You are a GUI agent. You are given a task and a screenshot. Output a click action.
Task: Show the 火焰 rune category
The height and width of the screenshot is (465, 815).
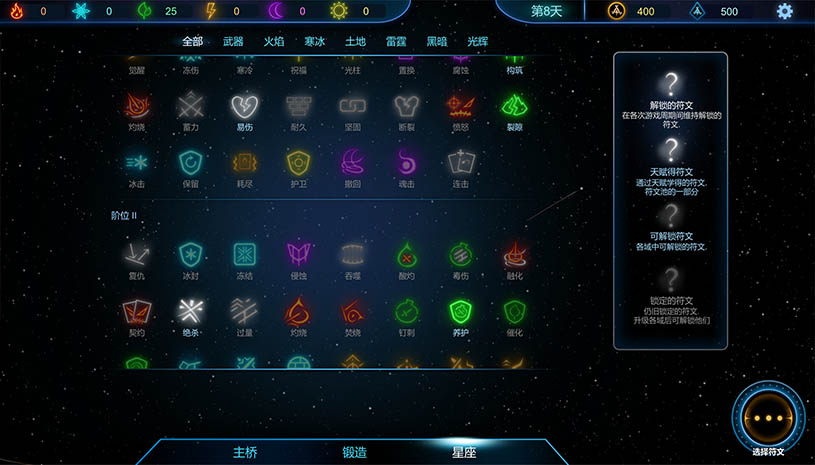pos(274,41)
